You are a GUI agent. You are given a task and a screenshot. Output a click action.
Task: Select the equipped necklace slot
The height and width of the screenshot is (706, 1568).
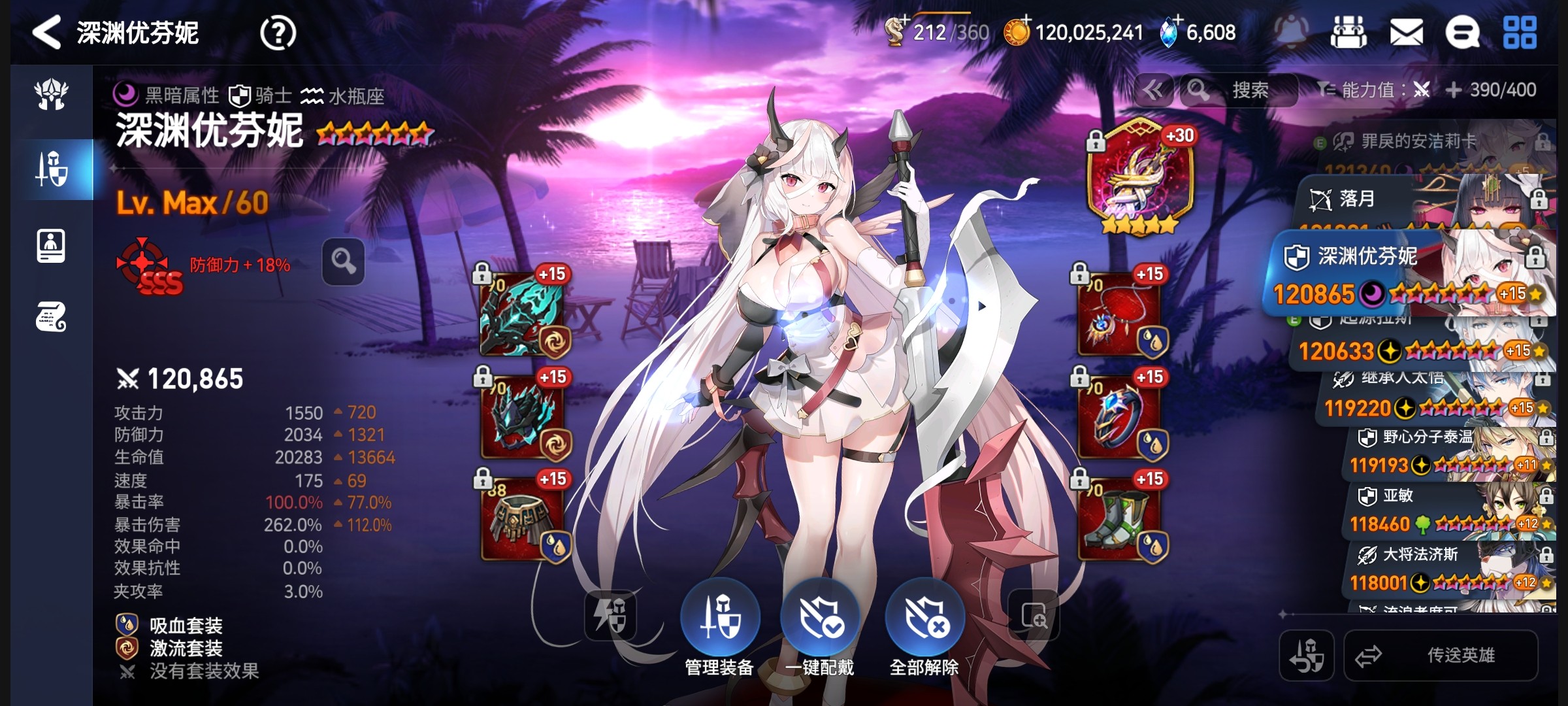click(1120, 315)
